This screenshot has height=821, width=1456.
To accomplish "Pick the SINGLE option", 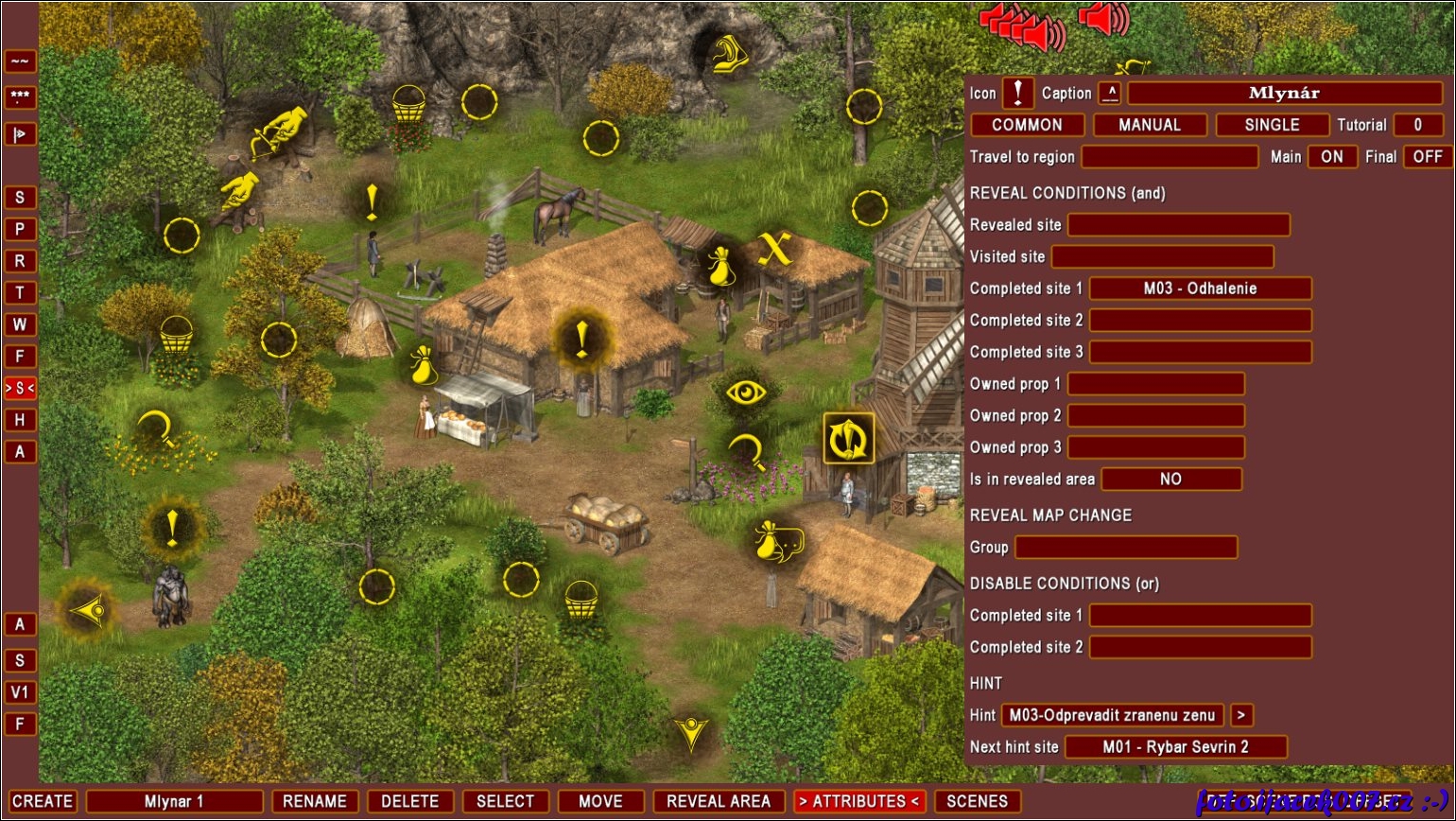I will tap(1272, 125).
